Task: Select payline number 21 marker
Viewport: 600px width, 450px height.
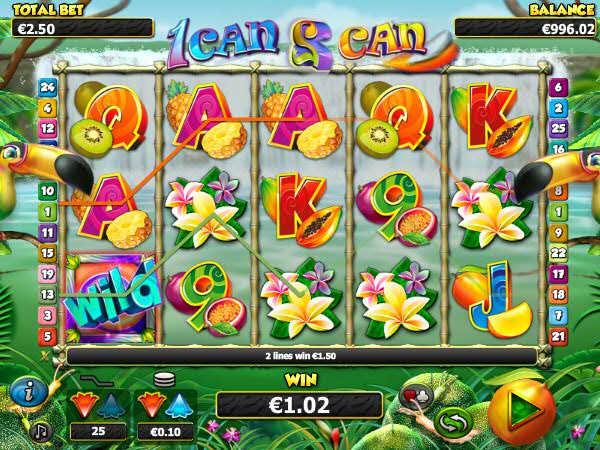Action: (558, 336)
